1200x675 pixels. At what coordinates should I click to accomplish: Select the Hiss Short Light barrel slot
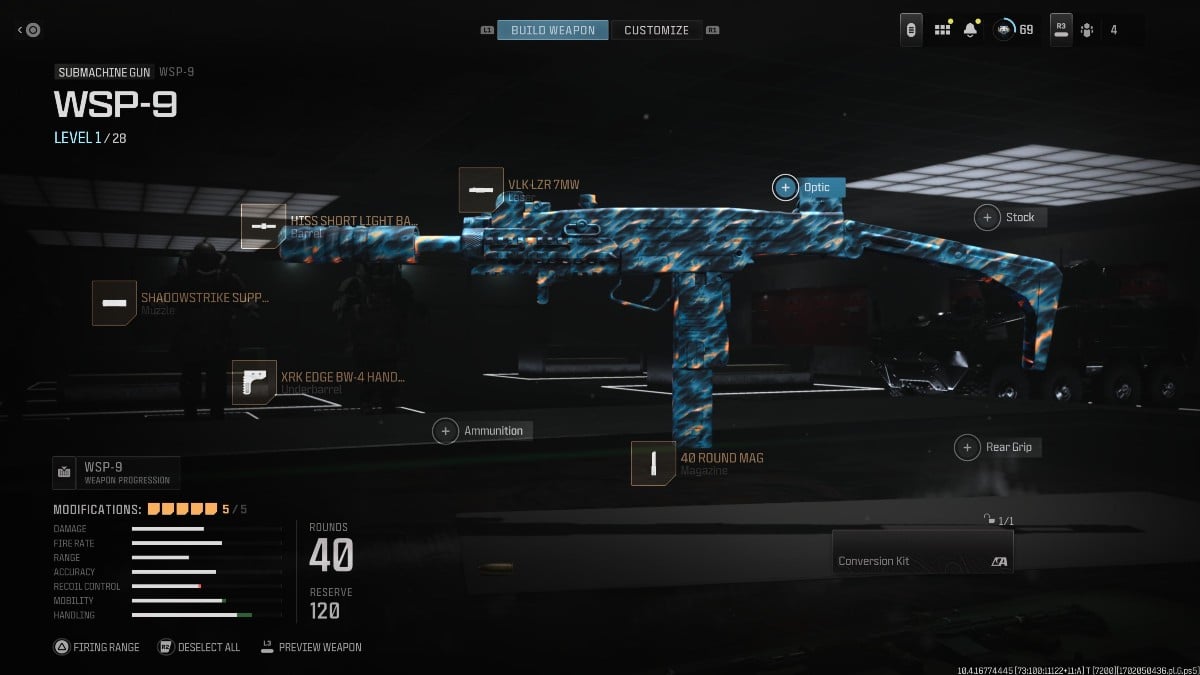(x=263, y=226)
